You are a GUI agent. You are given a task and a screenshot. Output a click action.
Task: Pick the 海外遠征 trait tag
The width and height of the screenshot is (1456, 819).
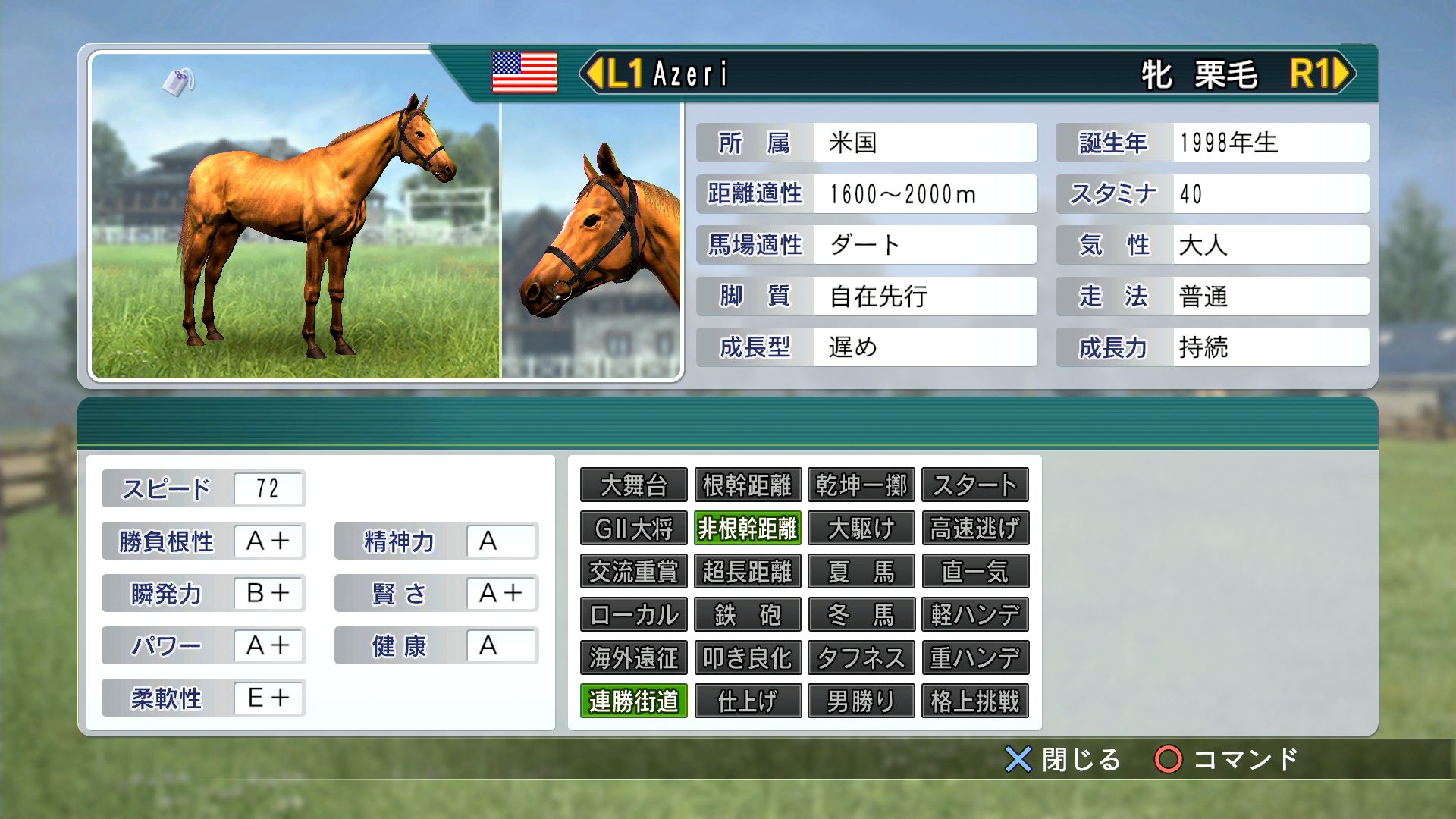point(633,658)
